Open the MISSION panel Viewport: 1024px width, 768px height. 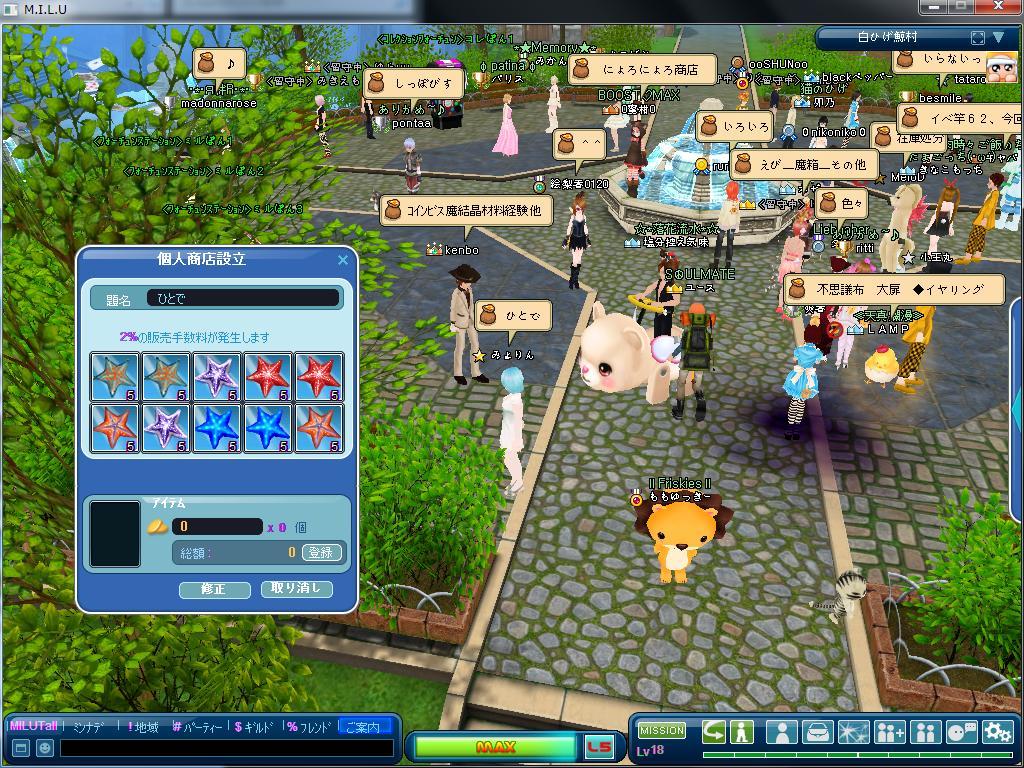point(662,731)
